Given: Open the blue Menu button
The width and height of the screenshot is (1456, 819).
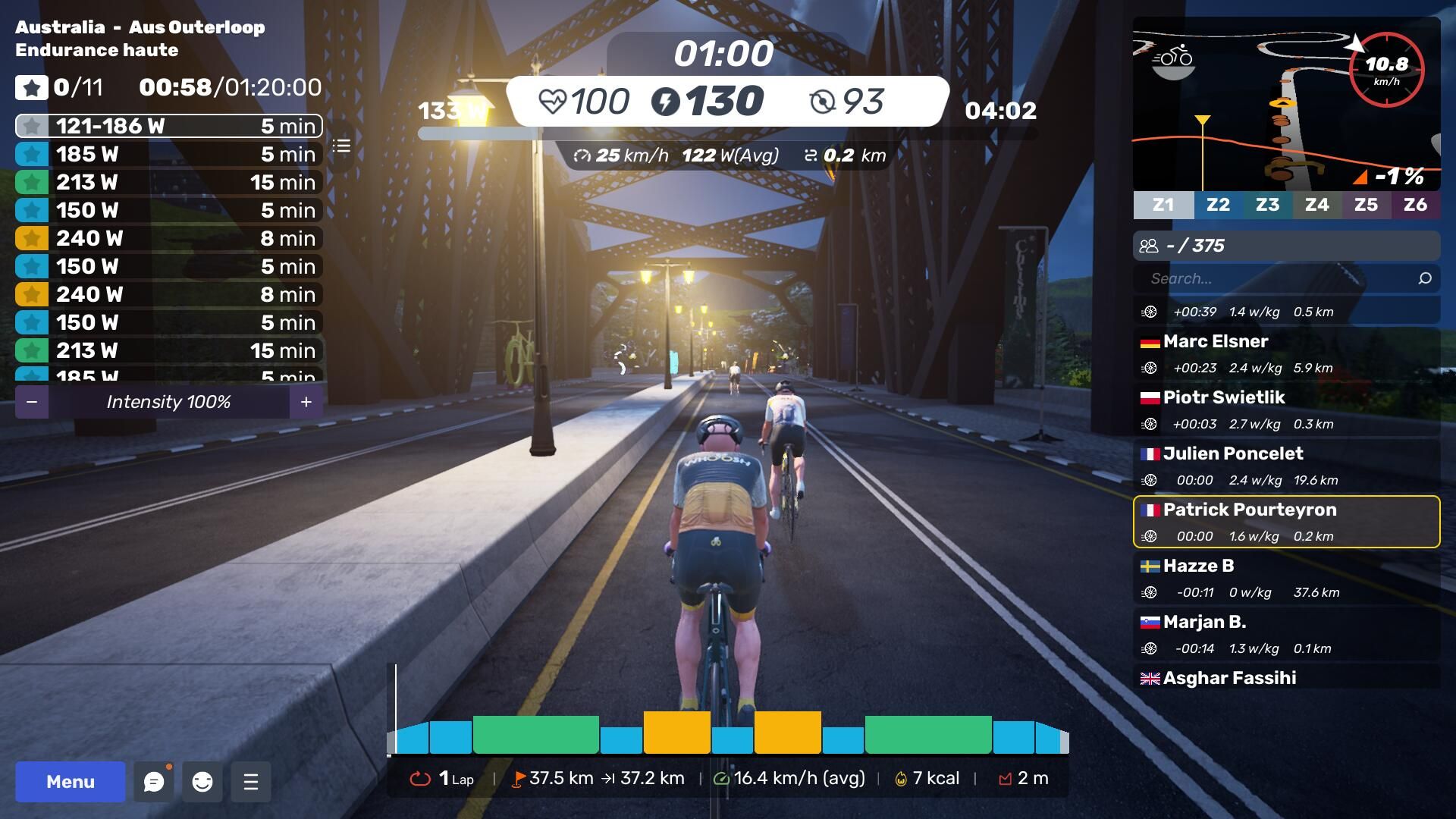Looking at the screenshot, I should tap(71, 782).
